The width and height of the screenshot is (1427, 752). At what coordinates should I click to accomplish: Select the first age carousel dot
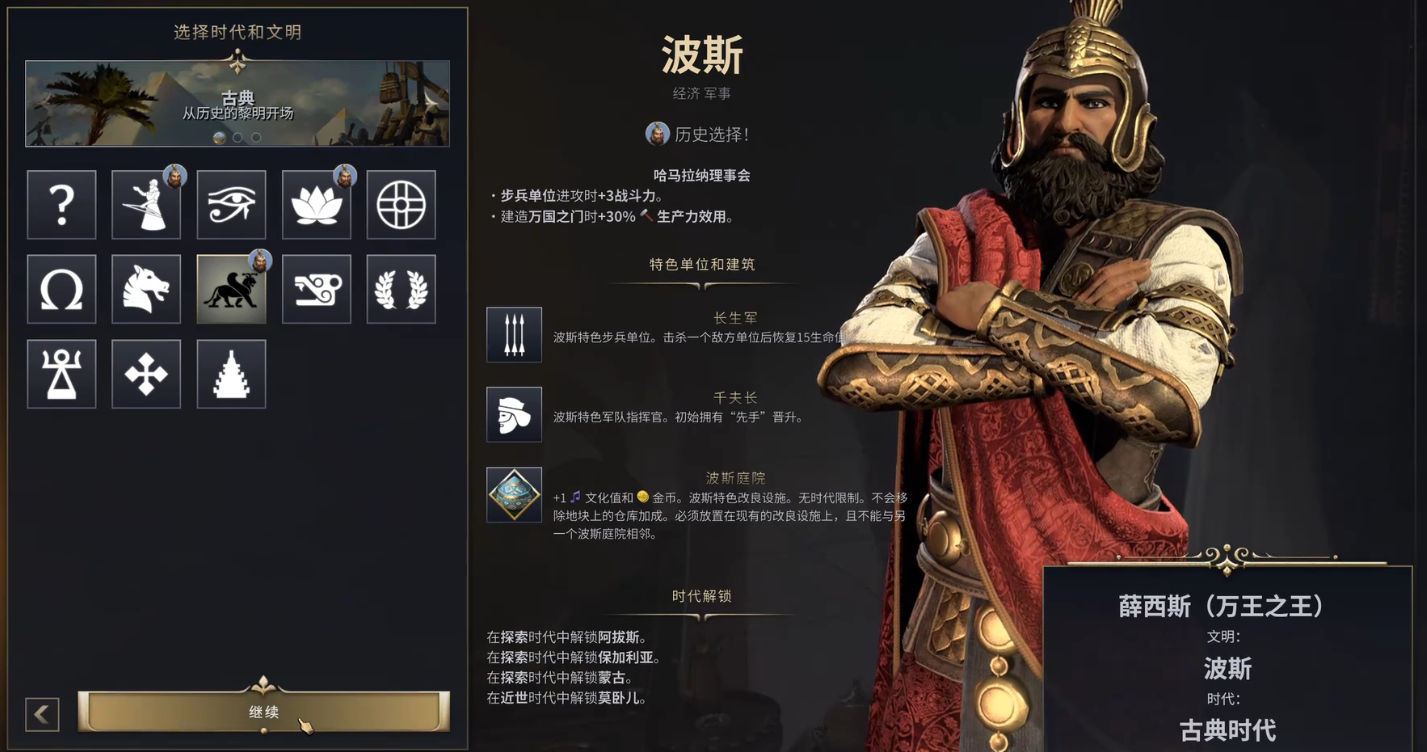tap(219, 137)
